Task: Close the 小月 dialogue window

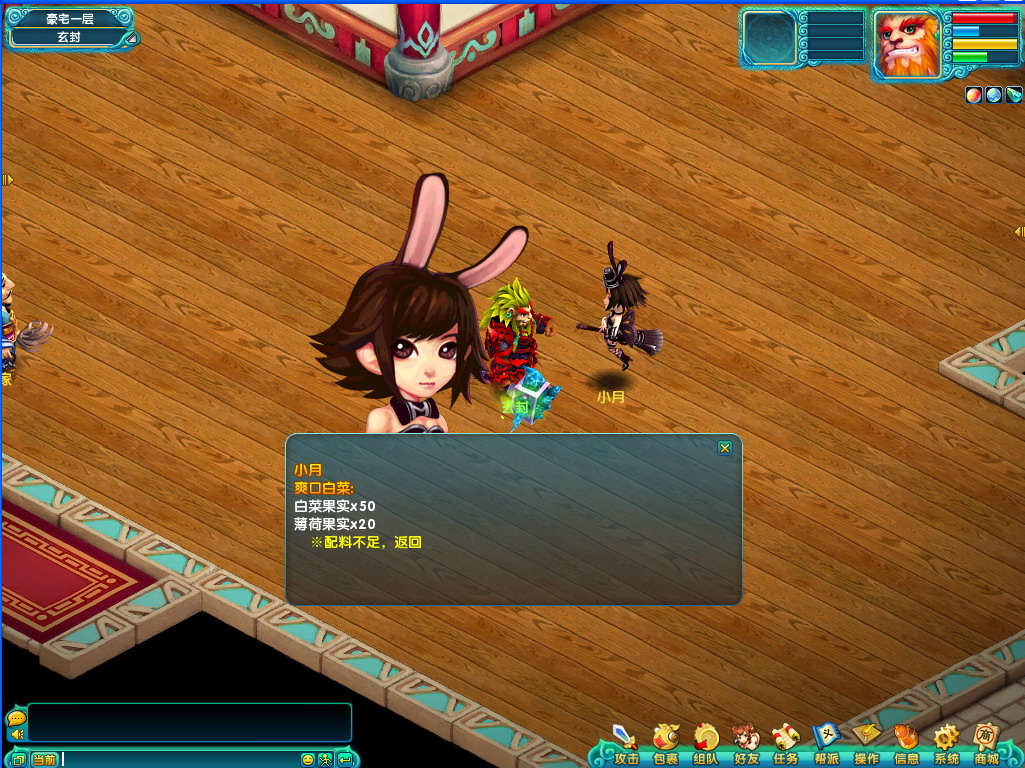Action: point(725,448)
